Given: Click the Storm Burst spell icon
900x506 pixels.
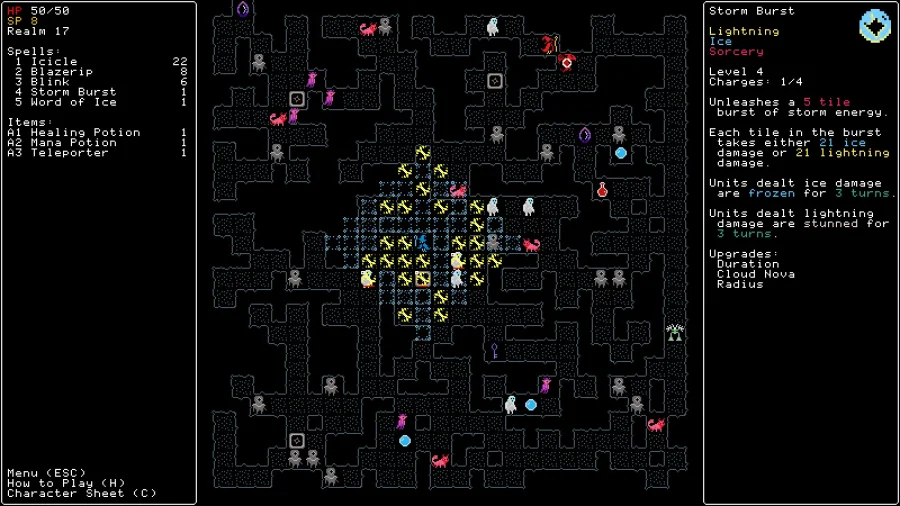Looking at the screenshot, I should [875, 25].
